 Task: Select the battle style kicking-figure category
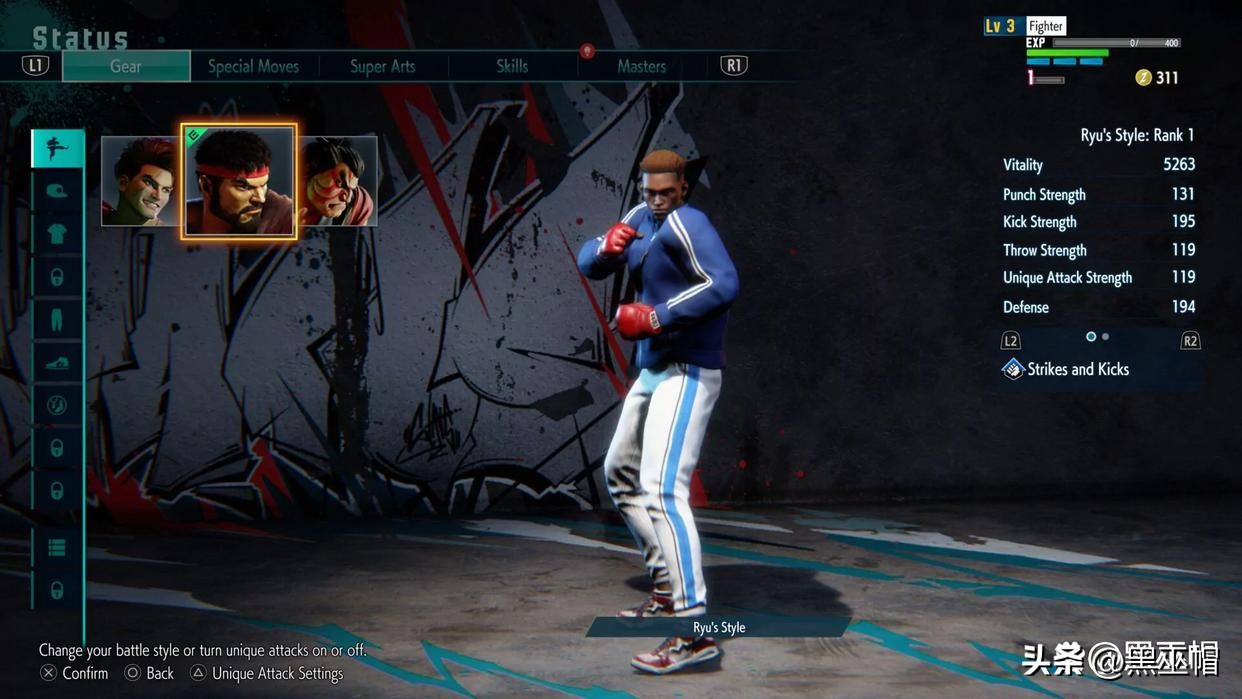pyautogui.click(x=57, y=148)
